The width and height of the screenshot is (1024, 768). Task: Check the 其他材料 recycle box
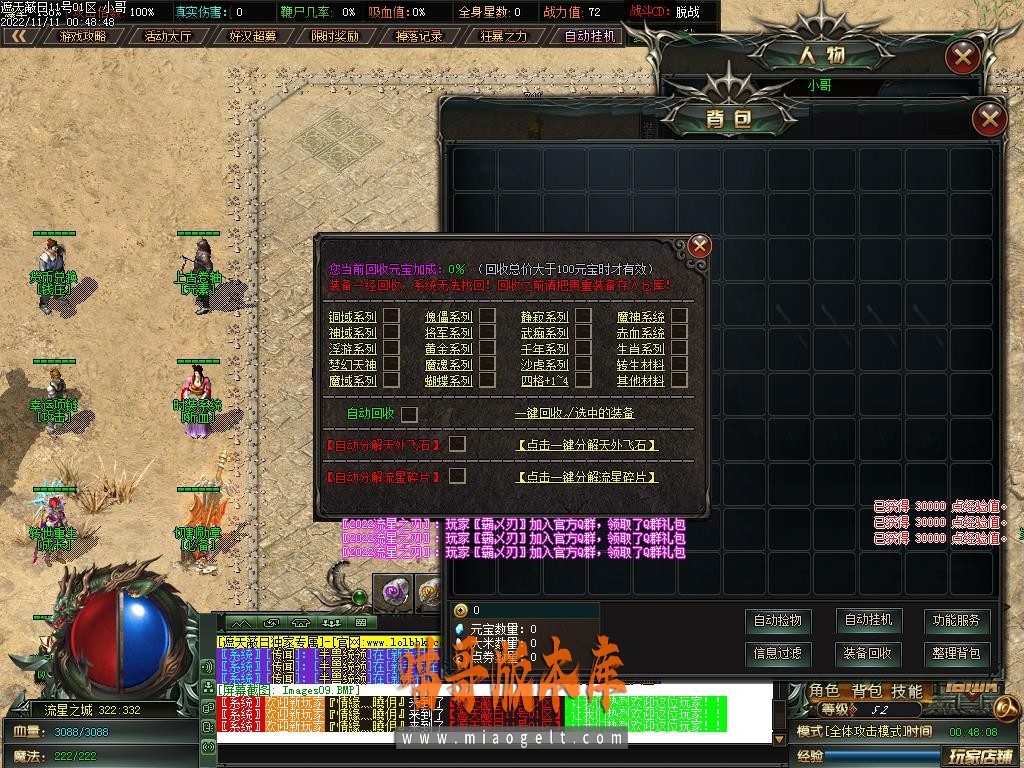679,381
